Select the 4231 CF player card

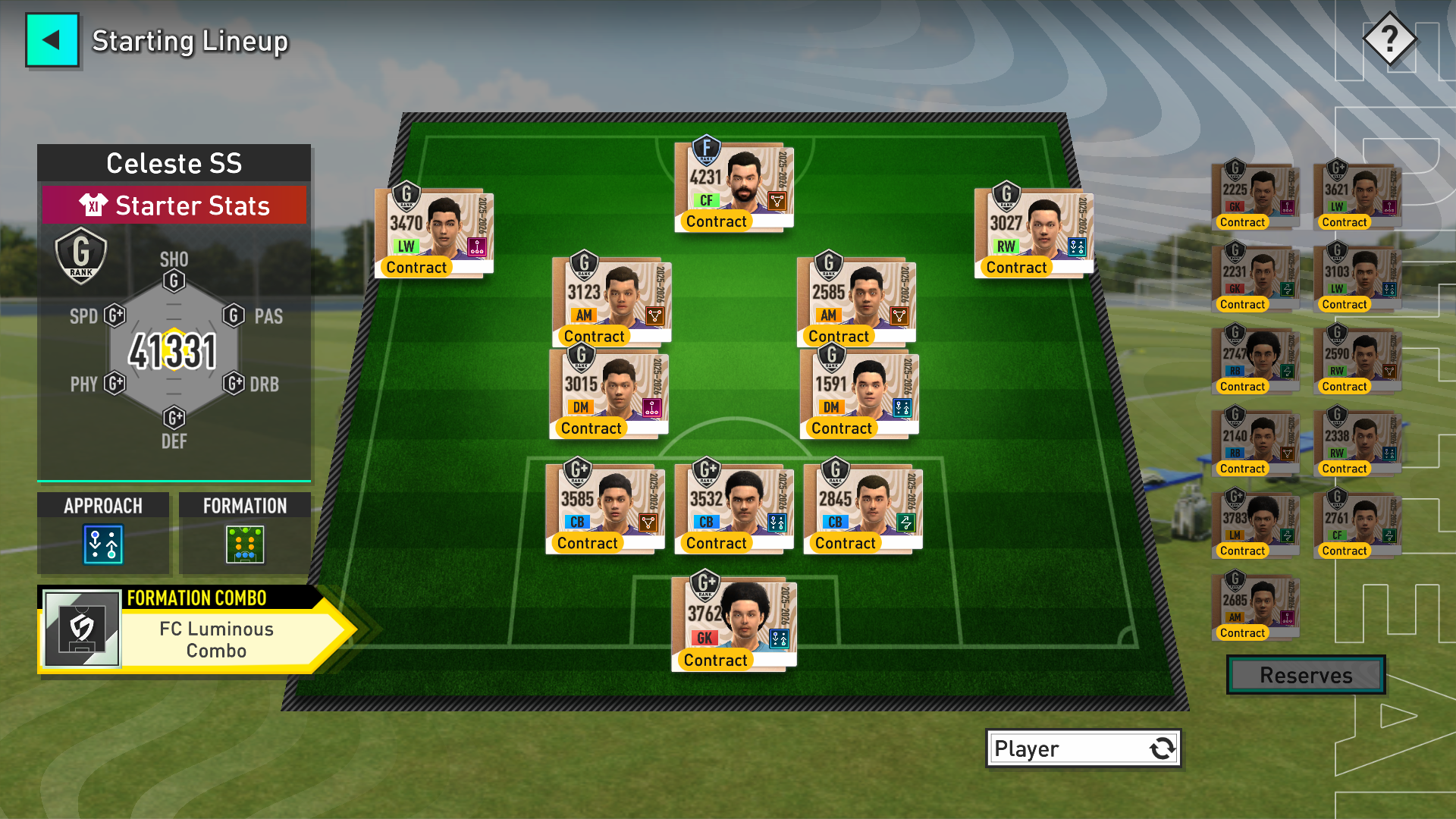click(x=734, y=187)
